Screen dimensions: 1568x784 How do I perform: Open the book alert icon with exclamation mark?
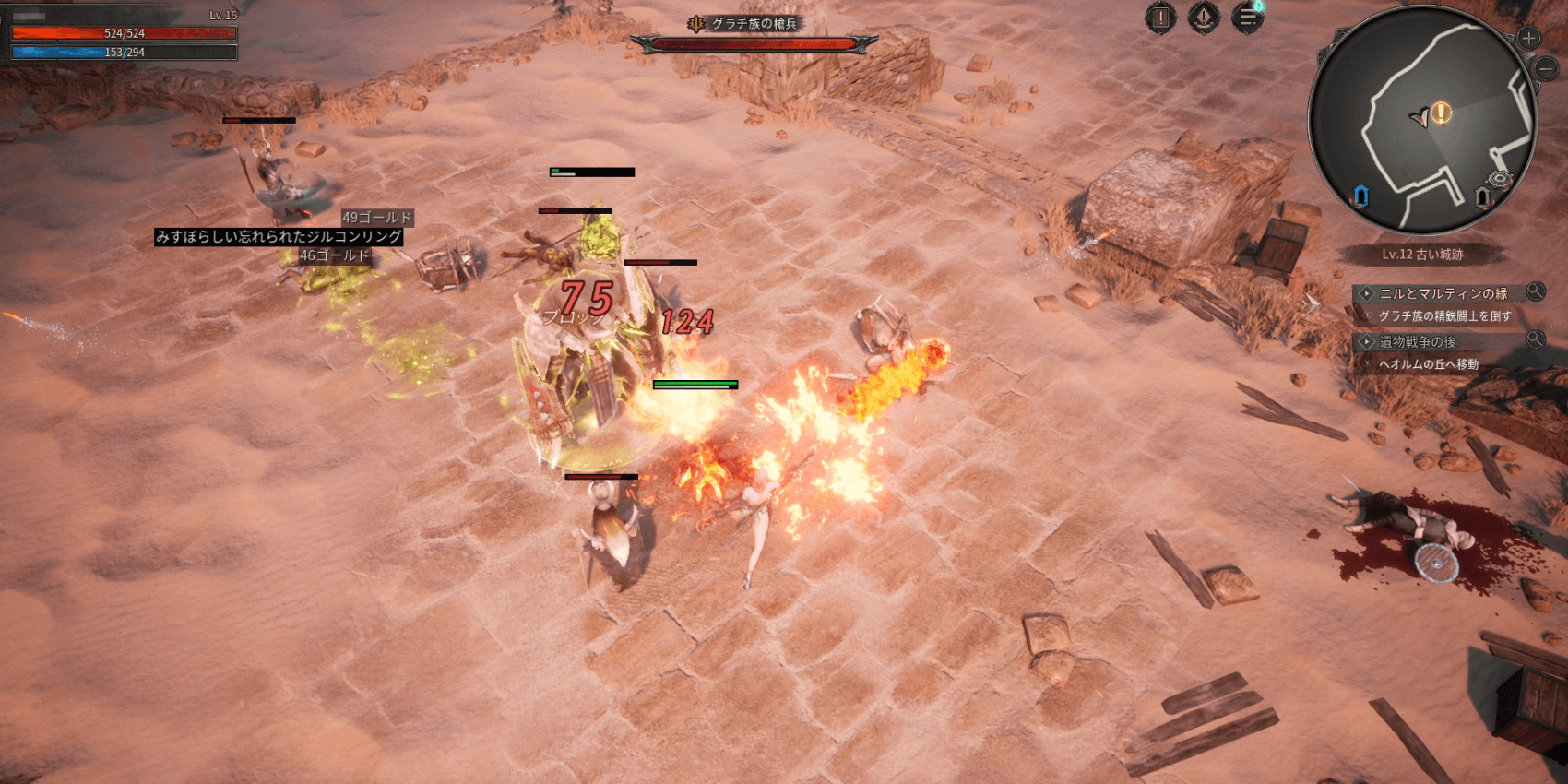(x=1160, y=18)
